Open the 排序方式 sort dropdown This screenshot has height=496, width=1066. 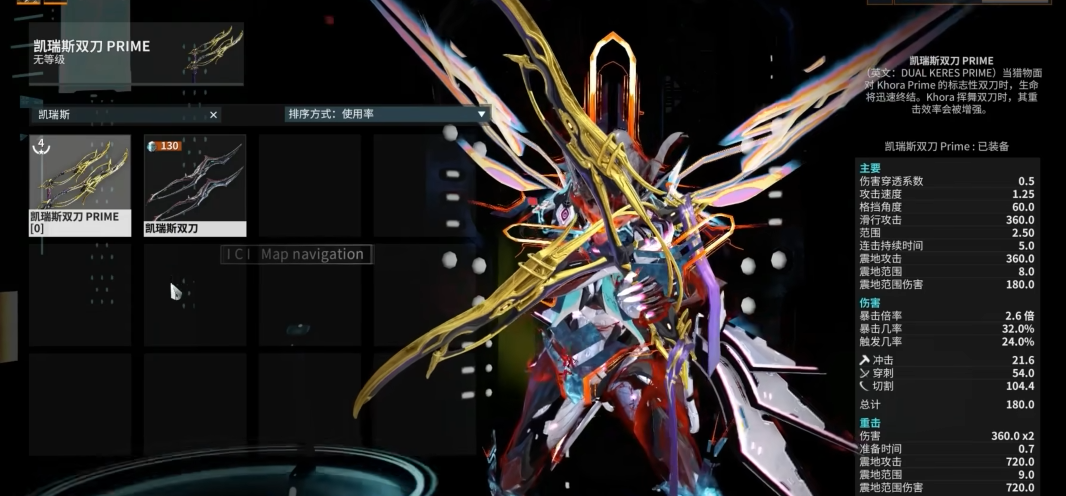pyautogui.click(x=387, y=114)
